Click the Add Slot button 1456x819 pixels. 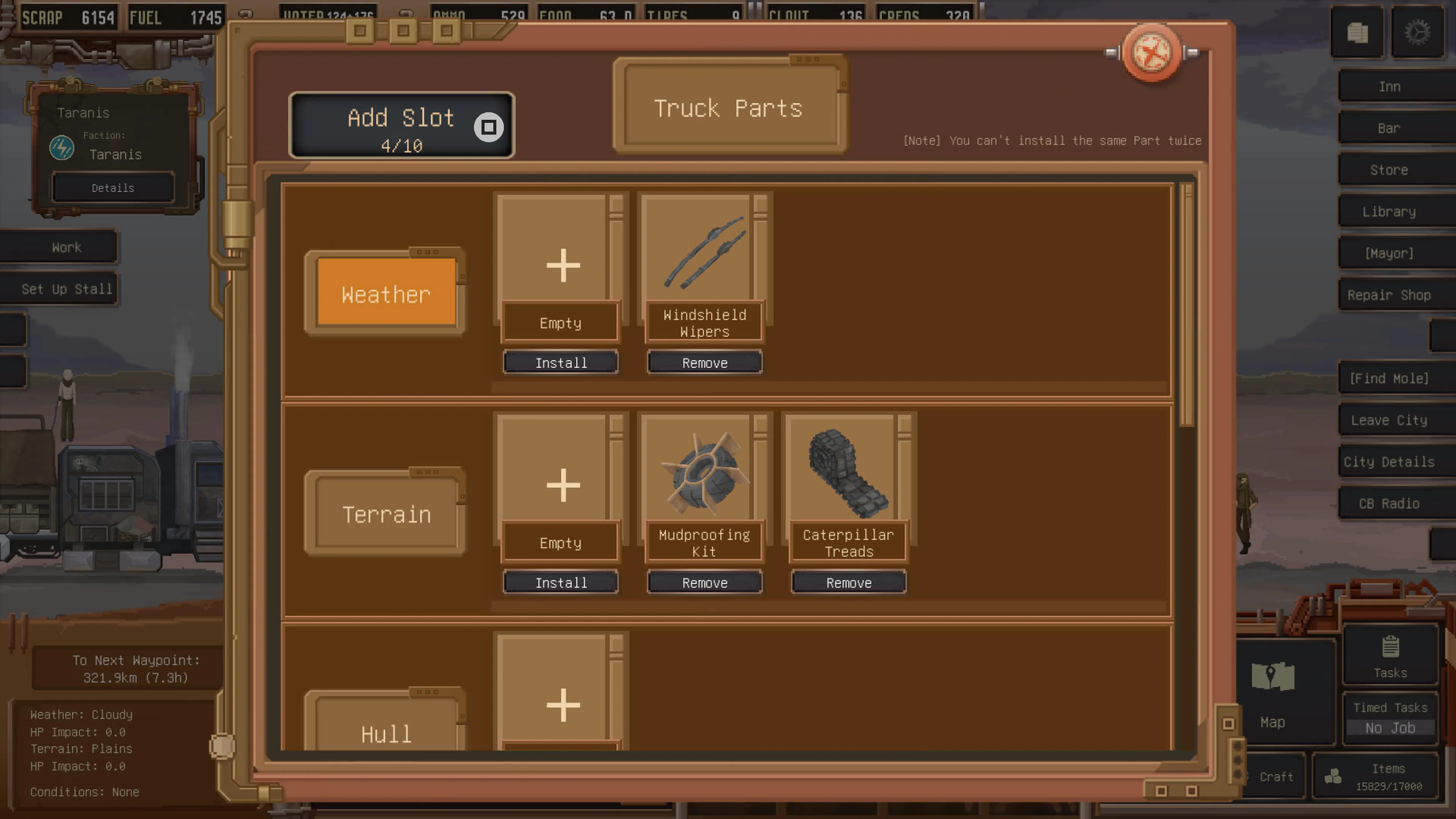pos(401,126)
